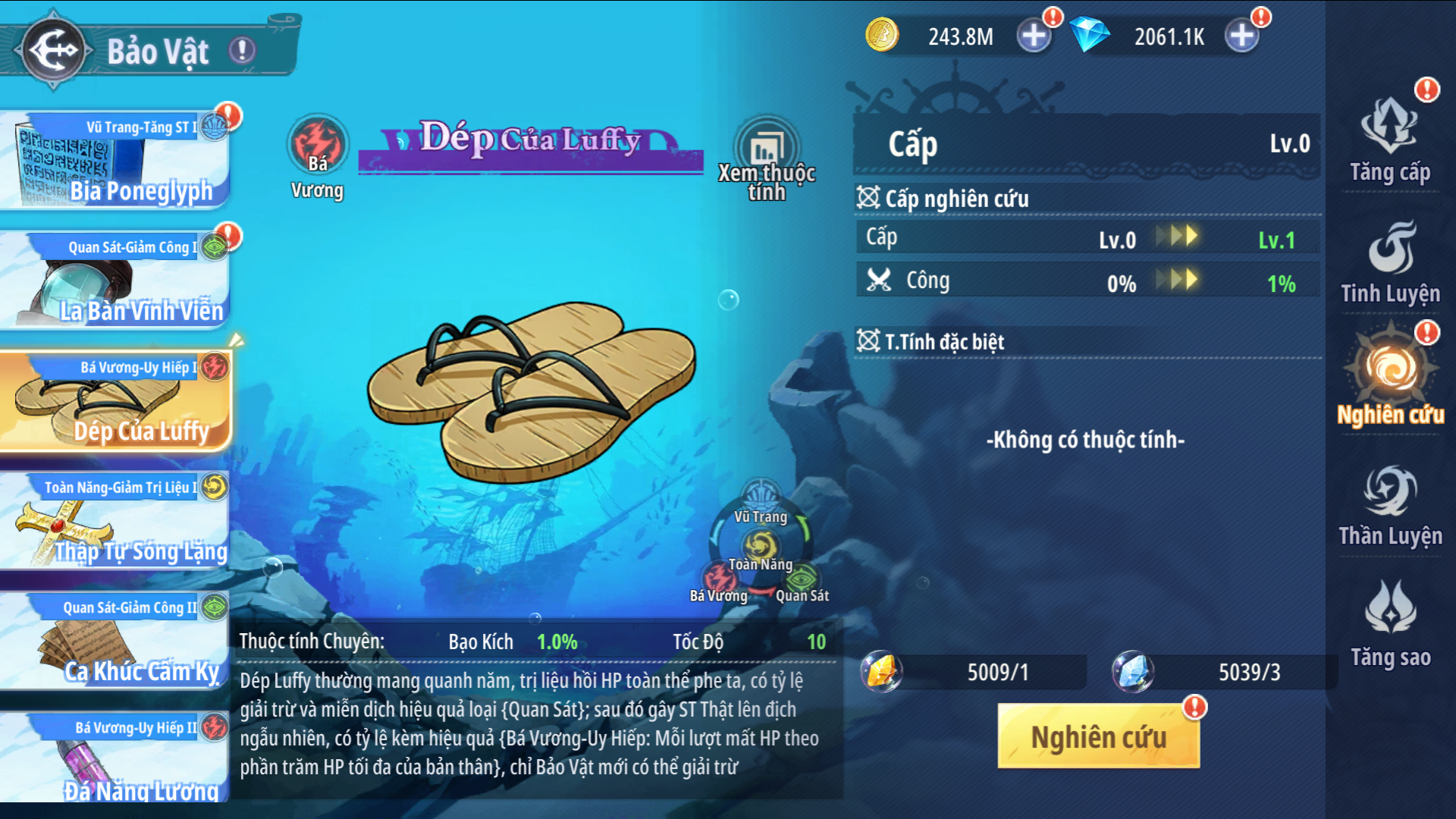
Task: Open the Bảo Vật info exclamation icon
Action: 243,51
